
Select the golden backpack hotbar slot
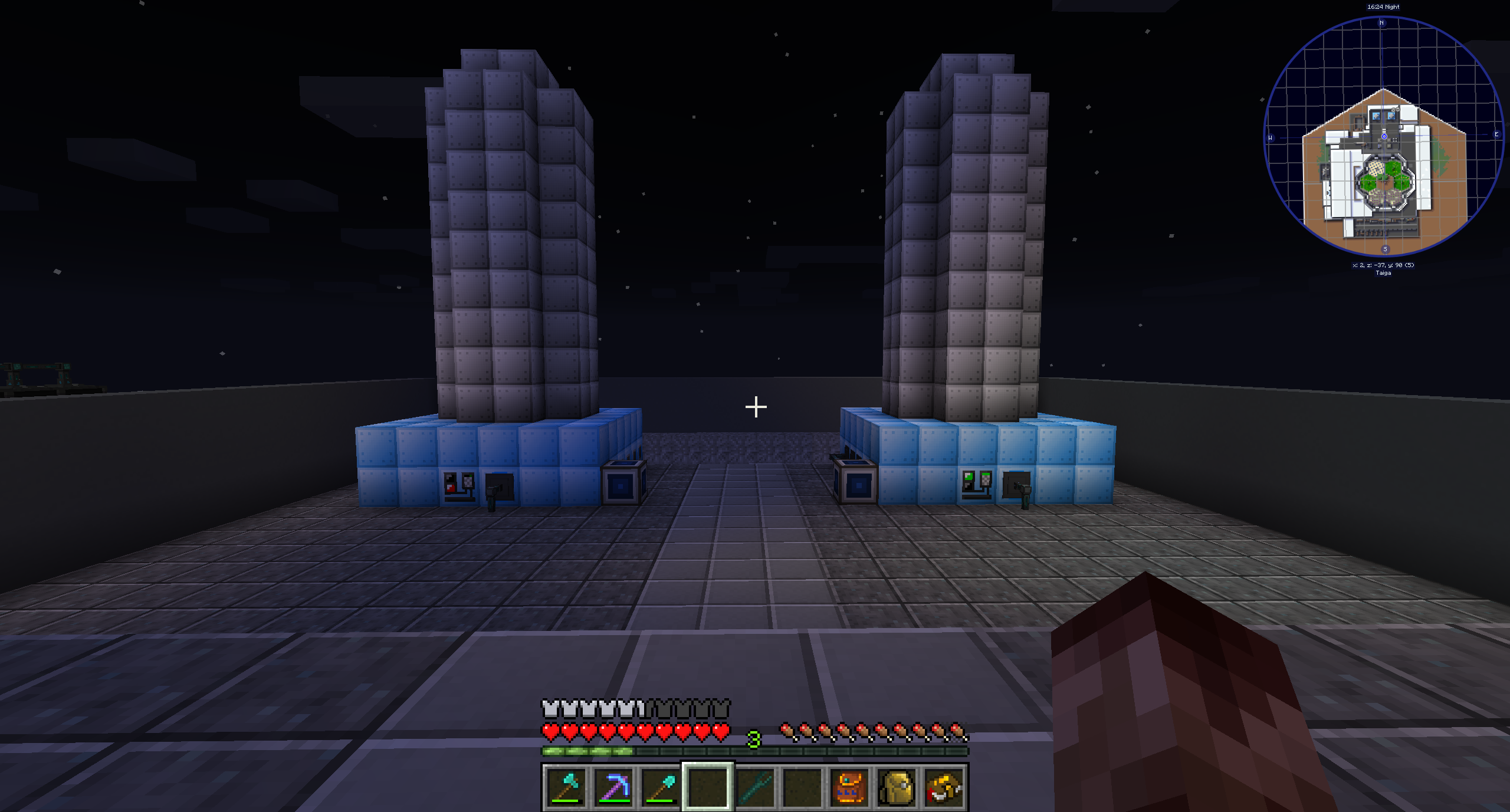tap(897, 787)
